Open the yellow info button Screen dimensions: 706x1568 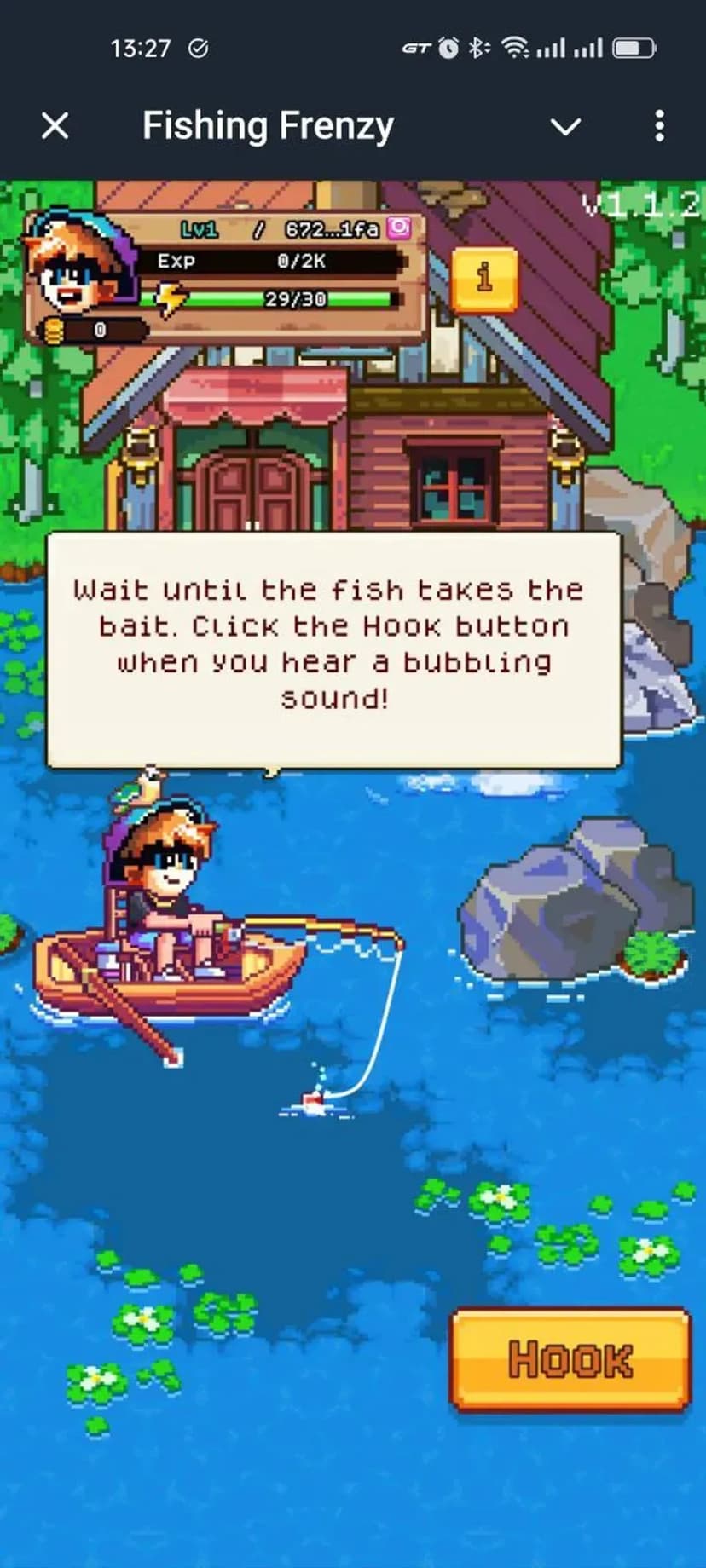click(x=484, y=279)
